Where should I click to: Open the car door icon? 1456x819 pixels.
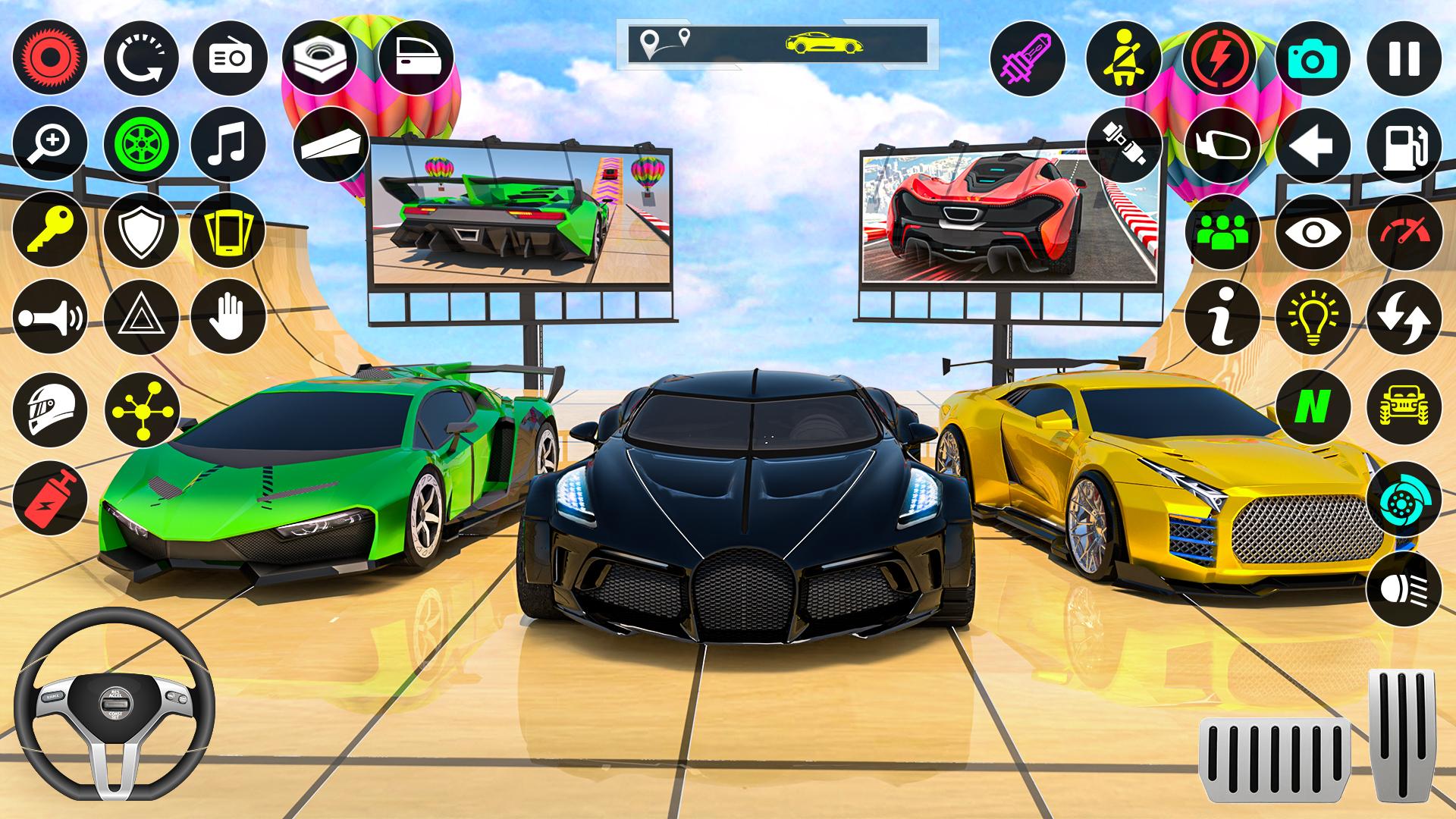416,58
